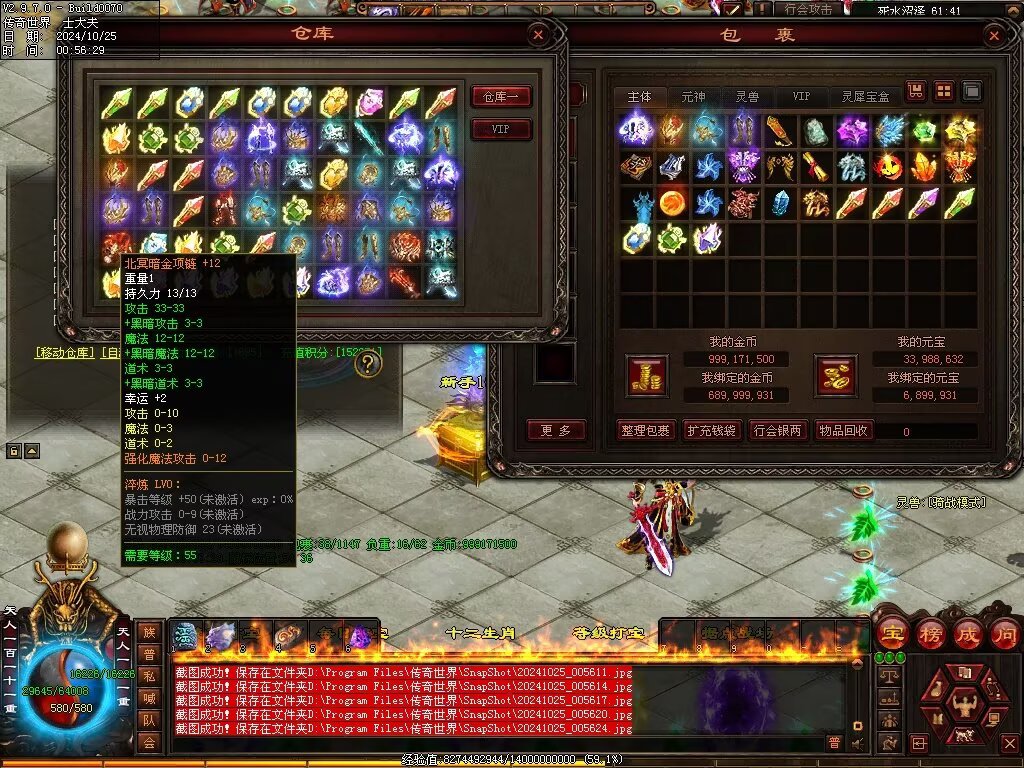Open the VIP warehouse page

pyautogui.click(x=500, y=130)
